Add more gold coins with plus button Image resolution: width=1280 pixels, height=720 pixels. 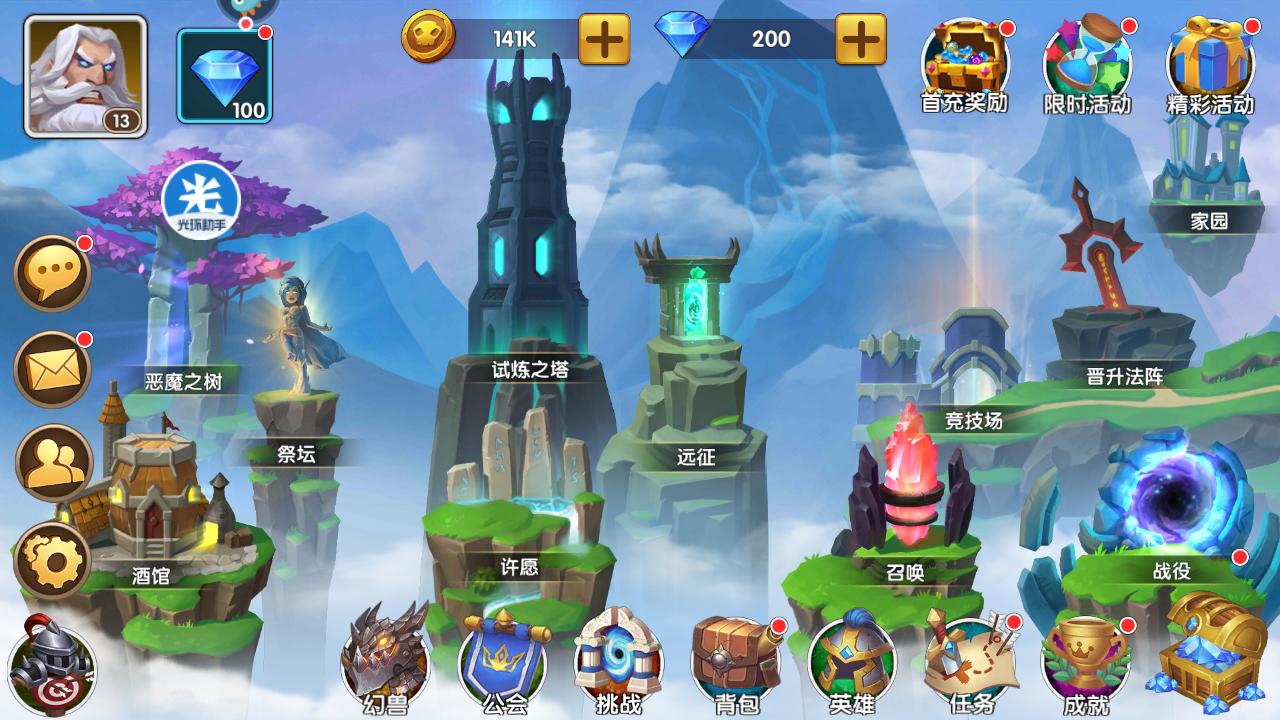605,39
